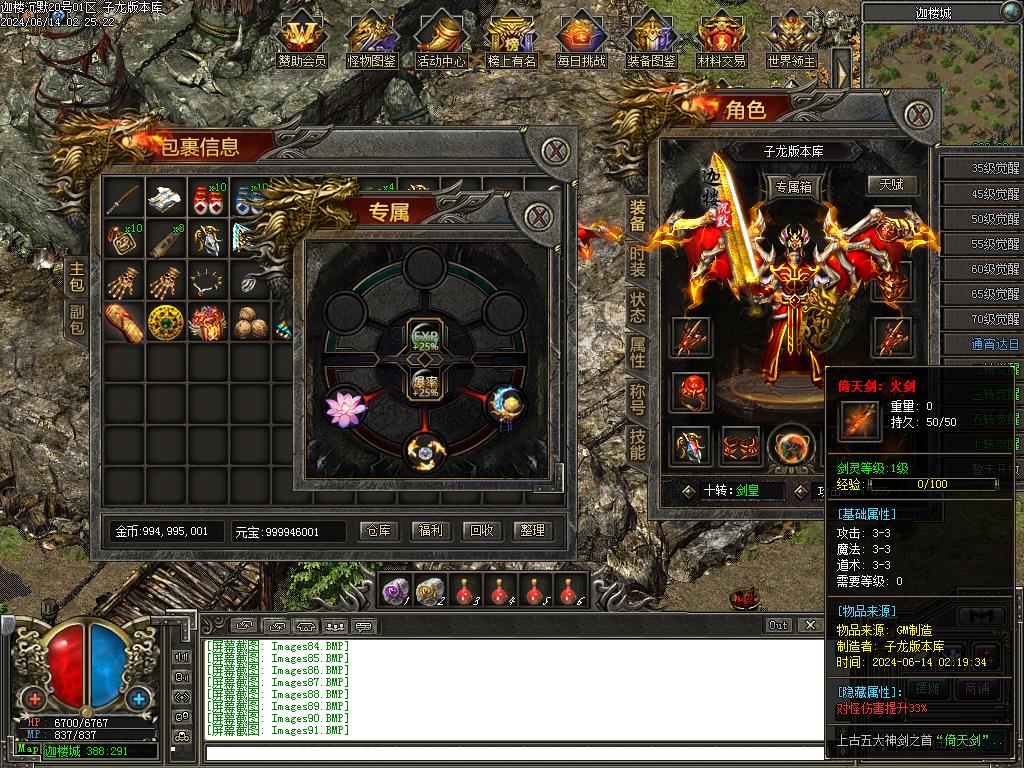
Task: Select the sandals item in the bag
Action: point(124,322)
